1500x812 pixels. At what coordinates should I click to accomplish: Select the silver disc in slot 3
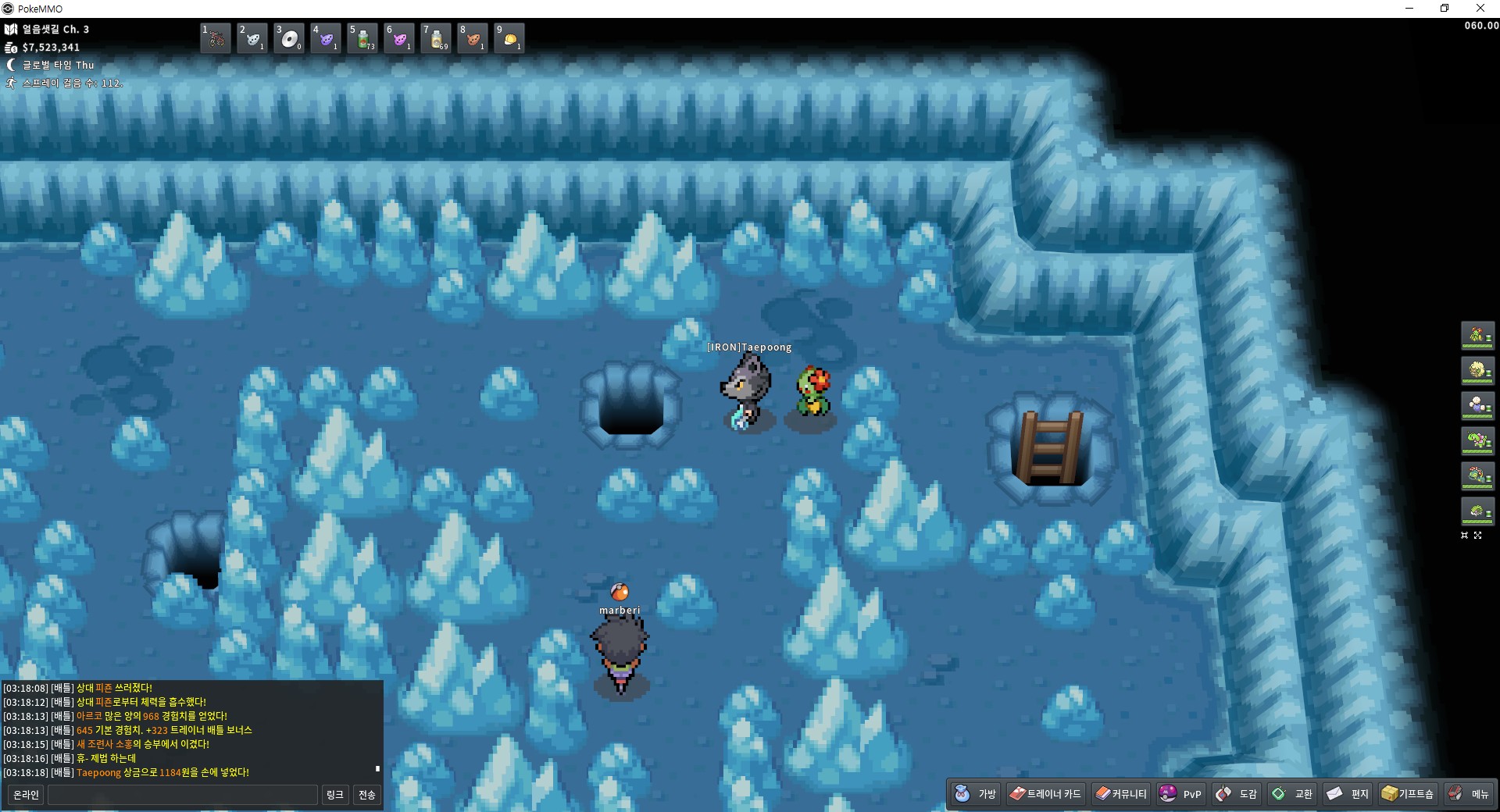coord(289,38)
